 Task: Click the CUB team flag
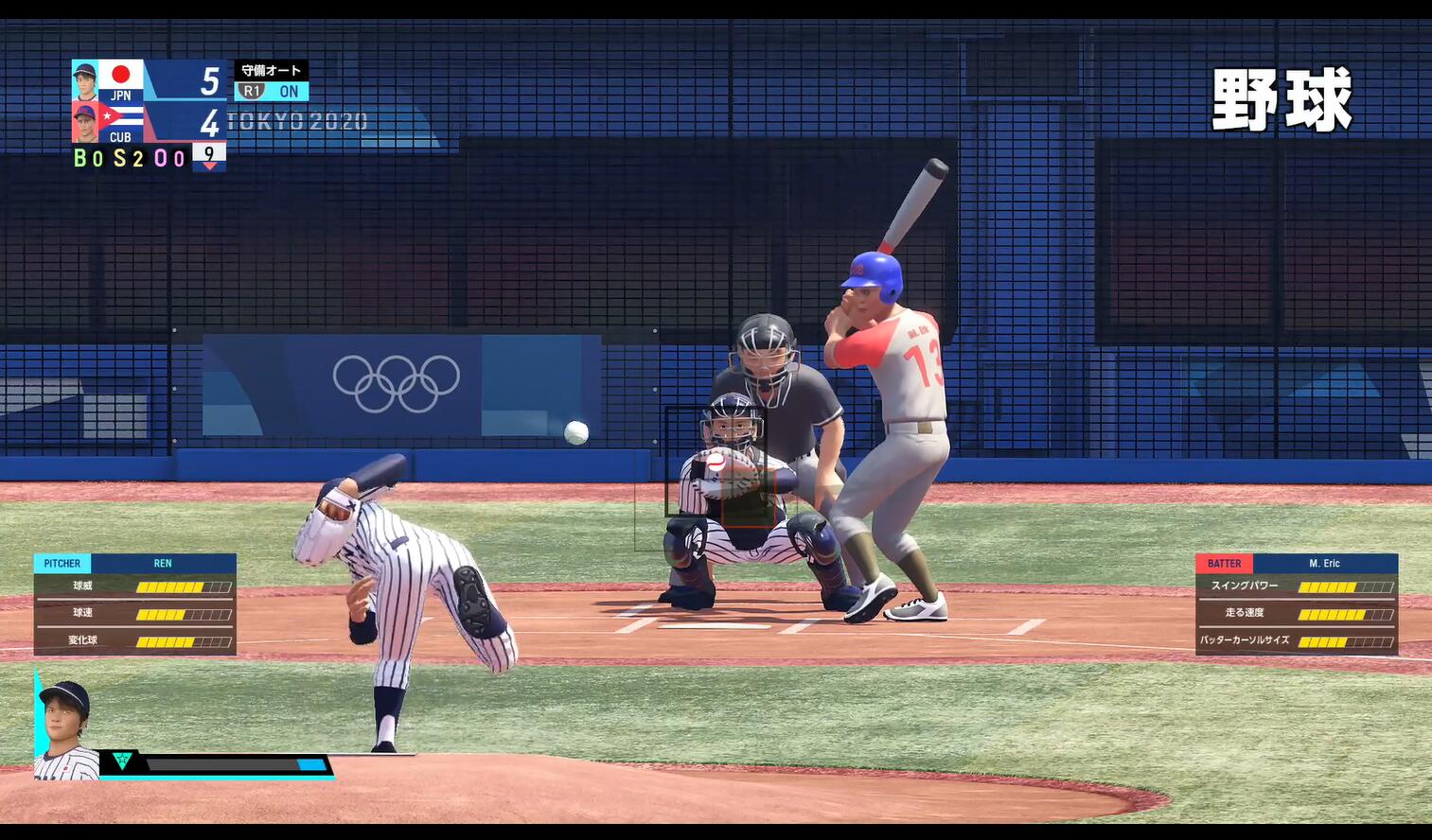pos(120,116)
